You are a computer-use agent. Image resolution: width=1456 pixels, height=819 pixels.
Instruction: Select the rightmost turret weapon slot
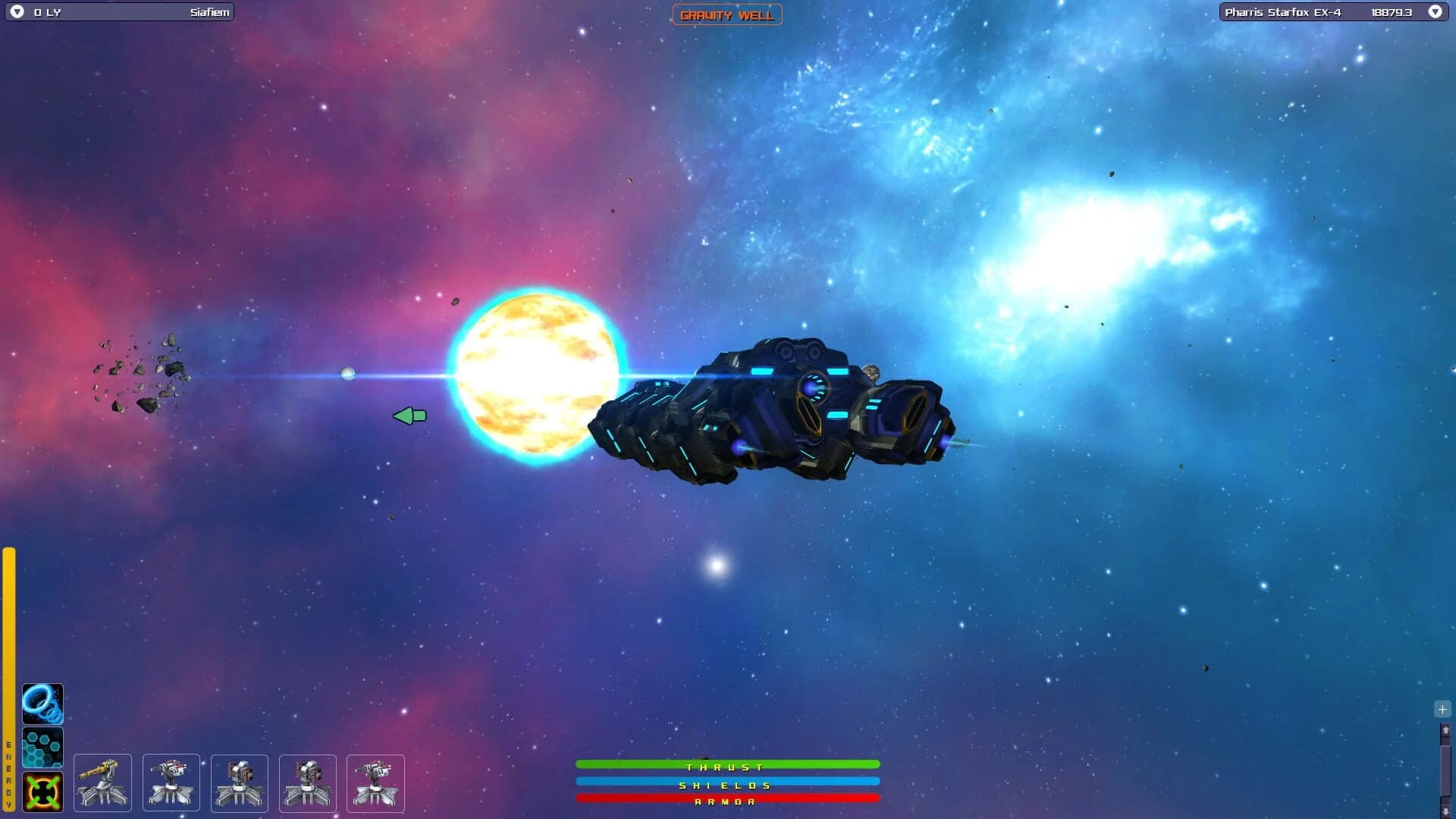375,783
